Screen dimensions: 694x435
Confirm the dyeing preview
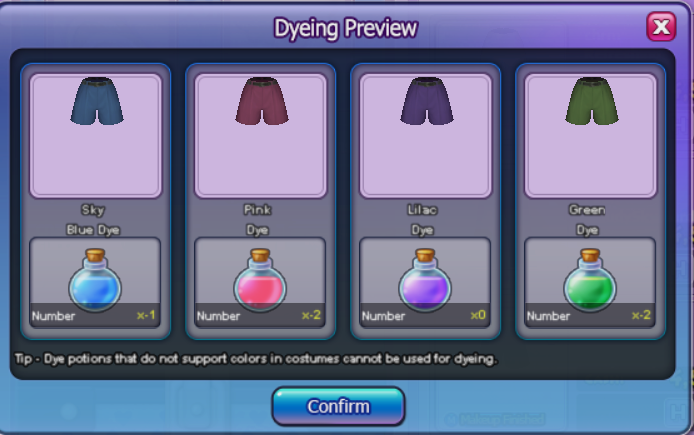point(338,407)
